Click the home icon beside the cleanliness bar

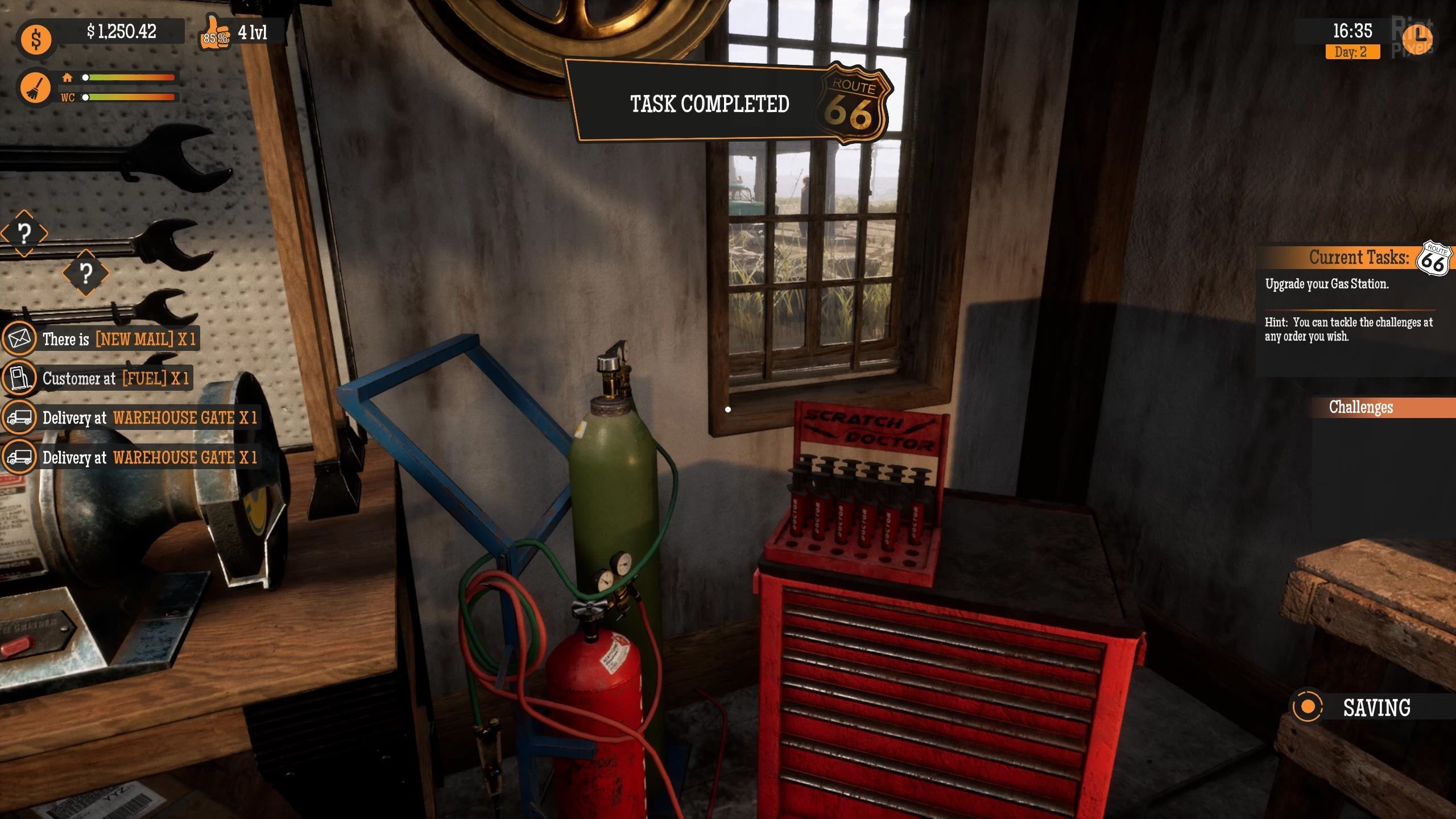[67, 77]
